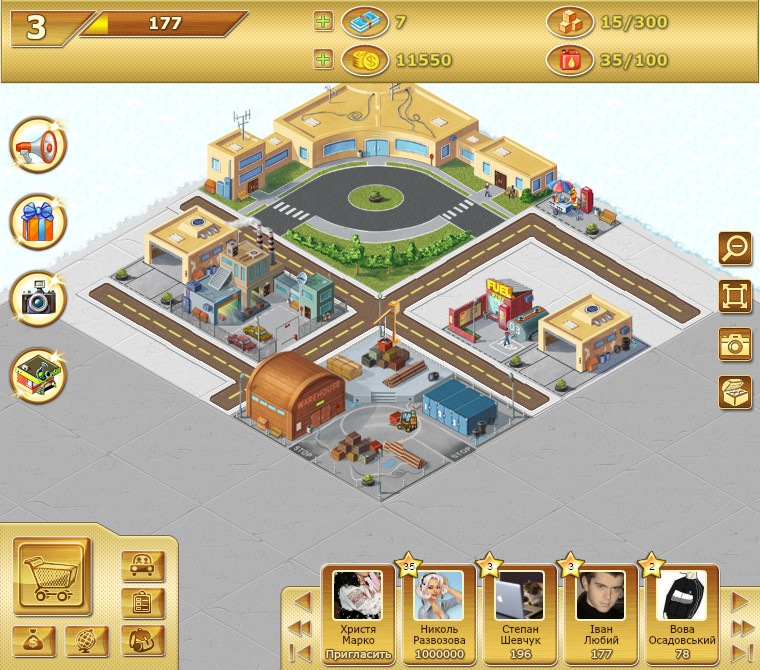Click the car with passengers button
The height and width of the screenshot is (670, 760).
pyautogui.click(x=142, y=565)
